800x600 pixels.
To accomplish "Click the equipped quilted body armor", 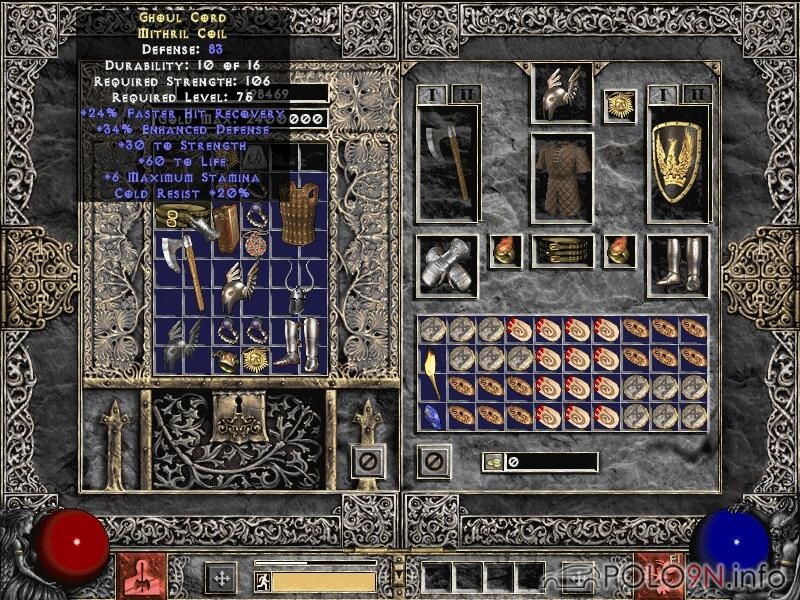I will (562, 178).
